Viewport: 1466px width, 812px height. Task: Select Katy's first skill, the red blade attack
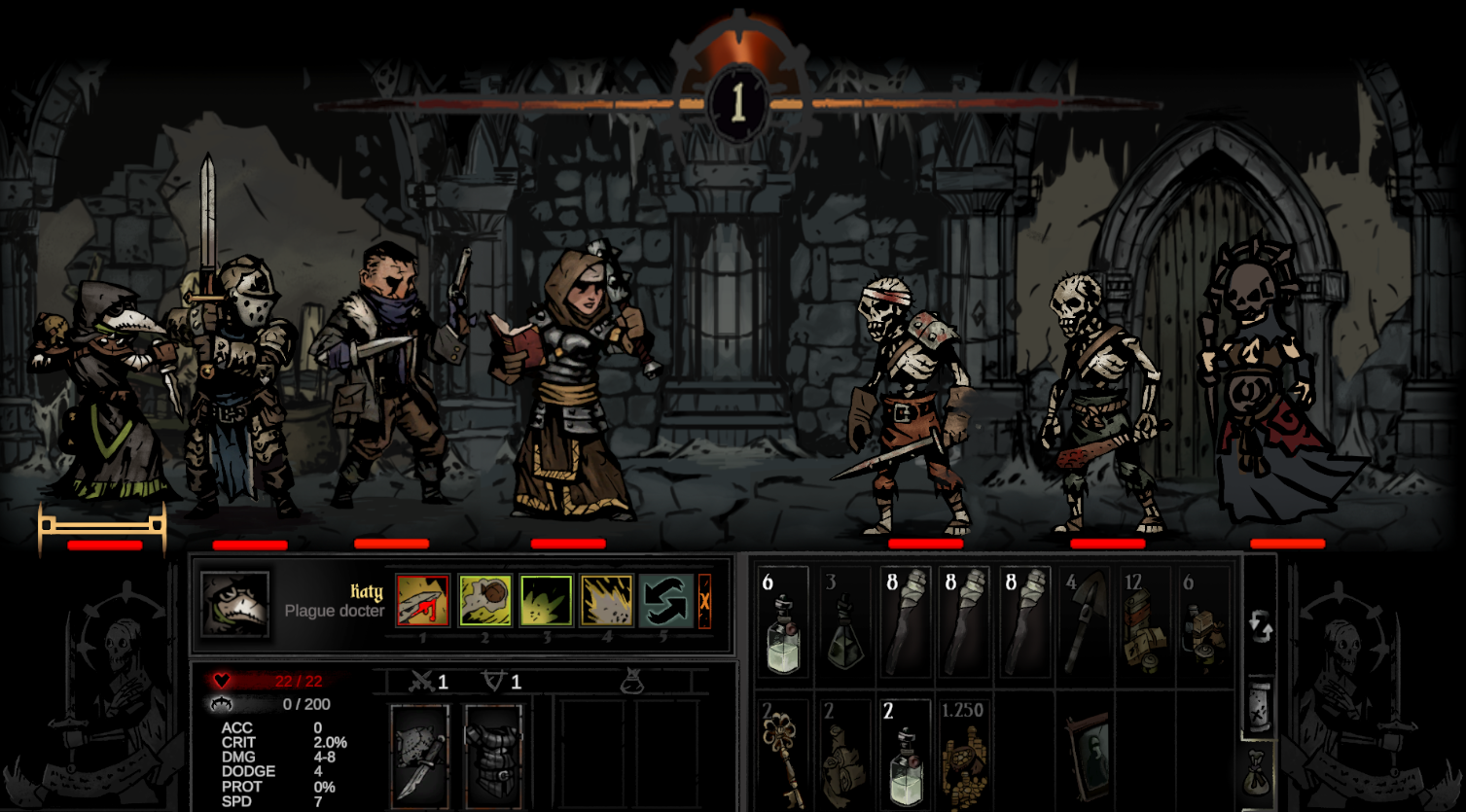421,601
